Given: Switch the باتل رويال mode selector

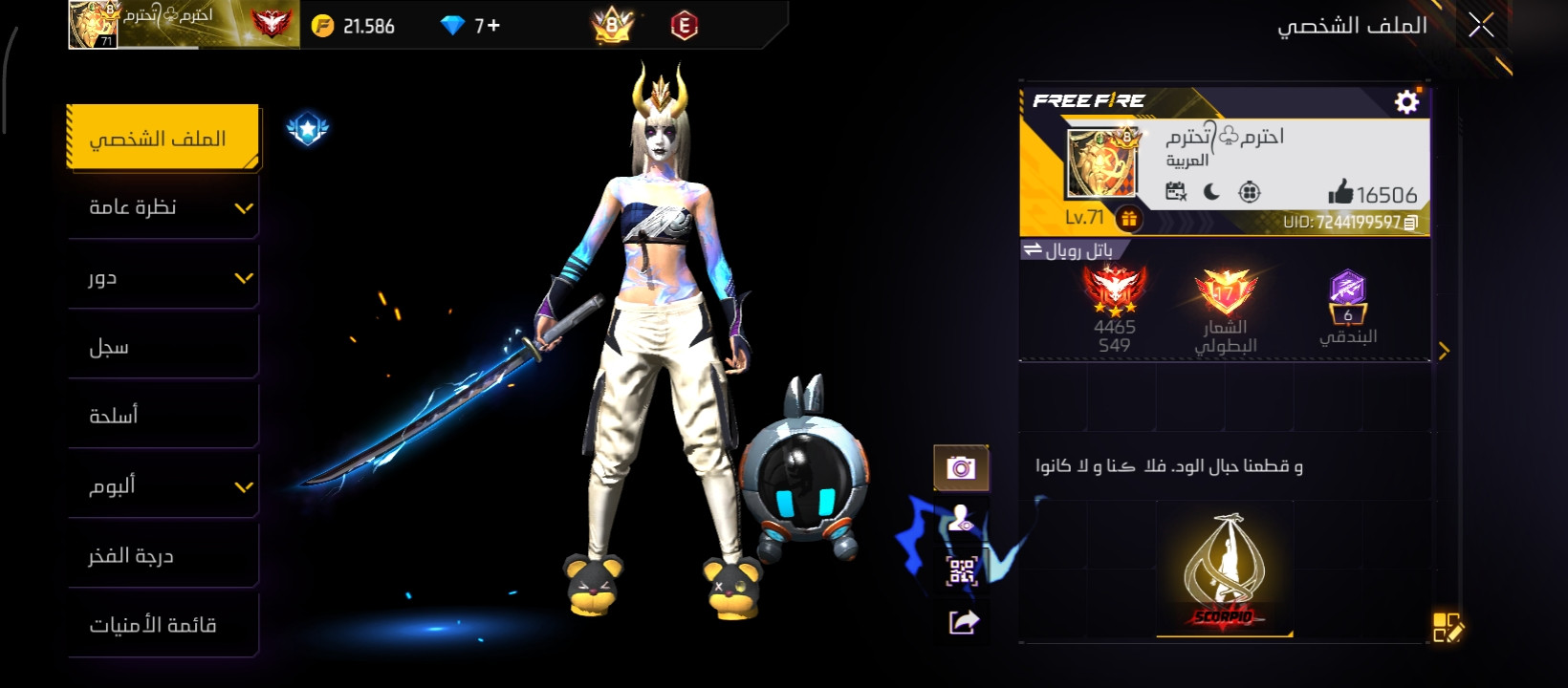Looking at the screenshot, I should (1068, 250).
